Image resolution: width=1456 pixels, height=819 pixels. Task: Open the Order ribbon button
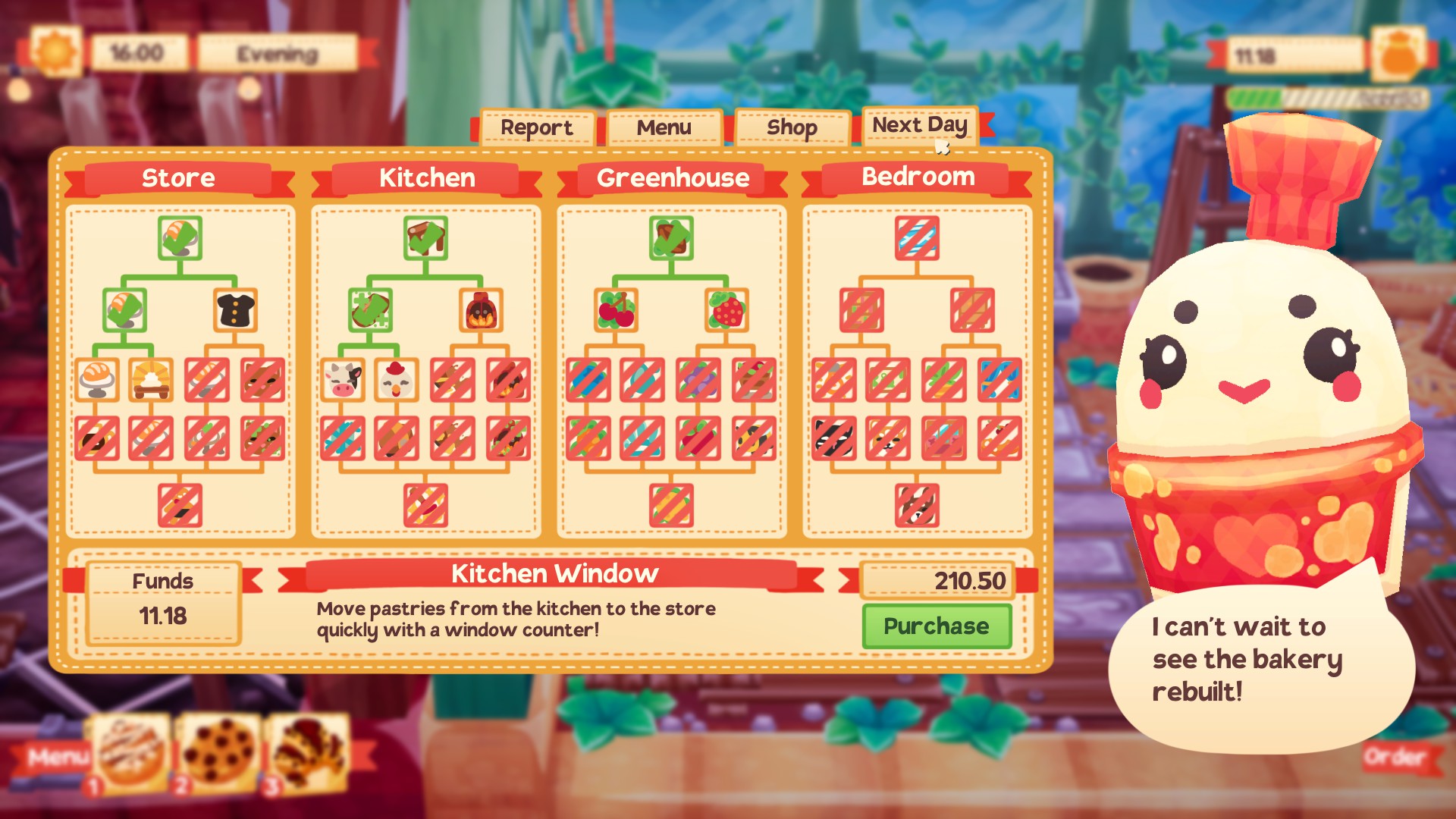[x=1395, y=757]
